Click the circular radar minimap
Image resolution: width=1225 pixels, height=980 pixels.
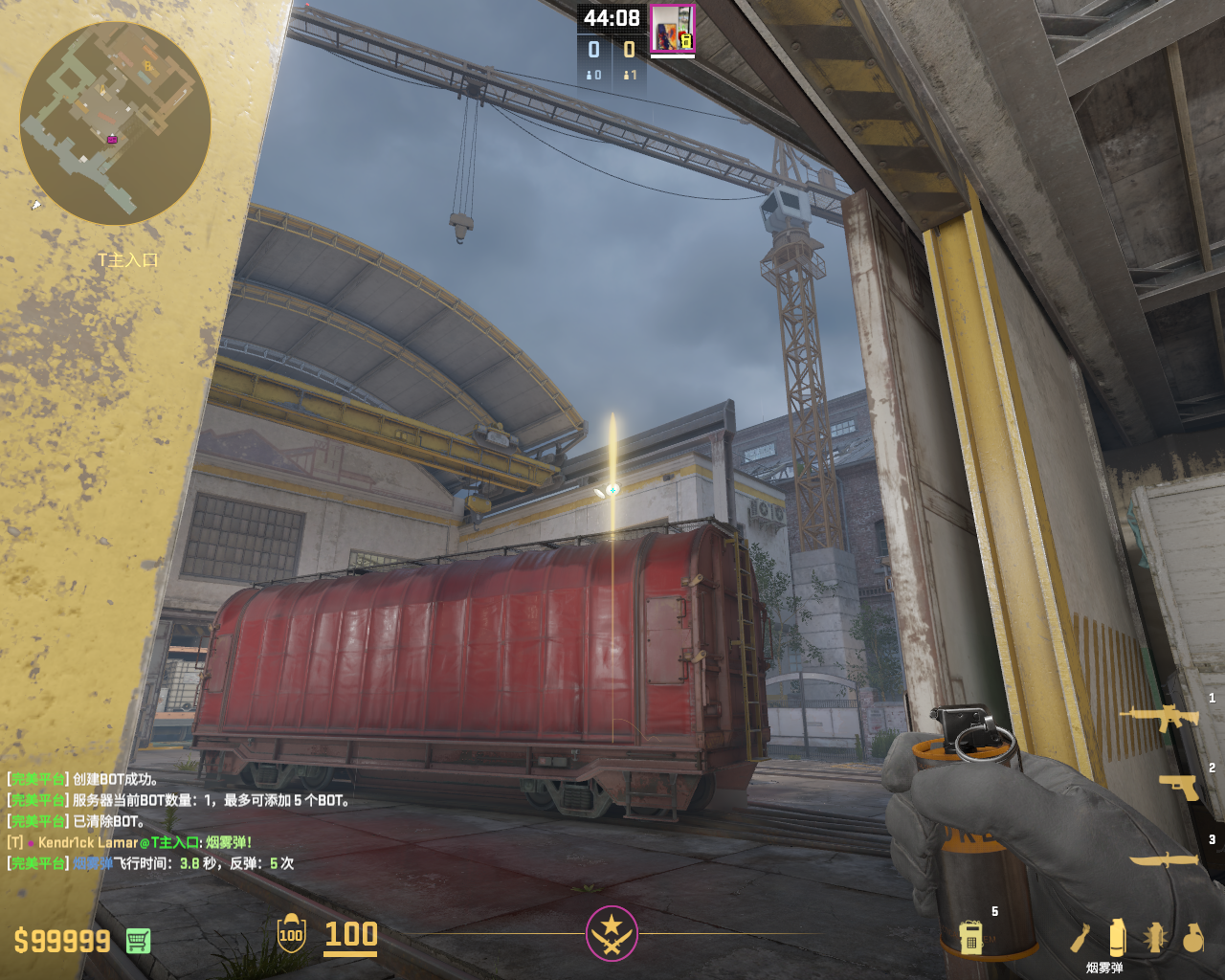(x=115, y=122)
